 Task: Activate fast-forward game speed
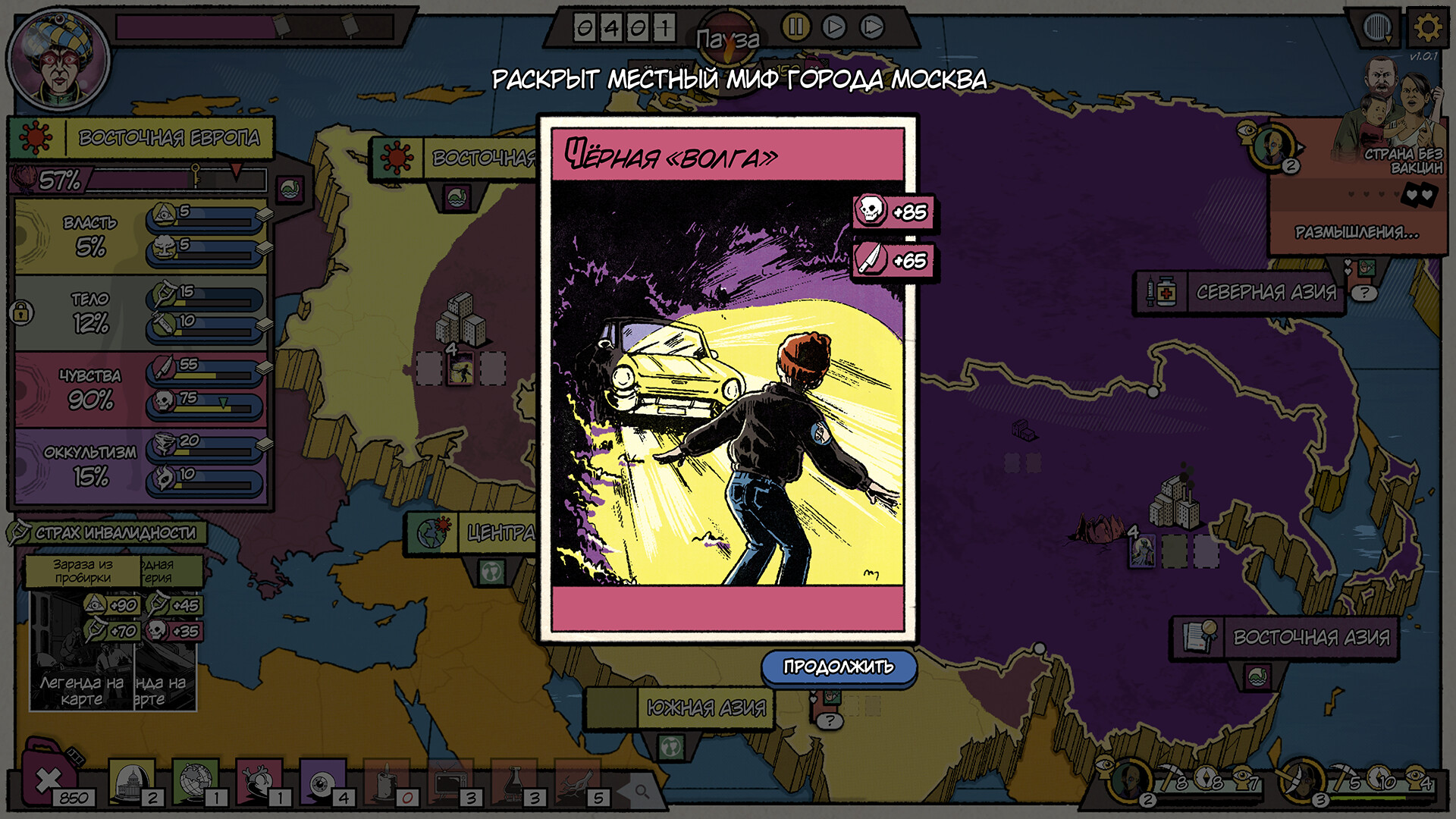click(x=871, y=27)
